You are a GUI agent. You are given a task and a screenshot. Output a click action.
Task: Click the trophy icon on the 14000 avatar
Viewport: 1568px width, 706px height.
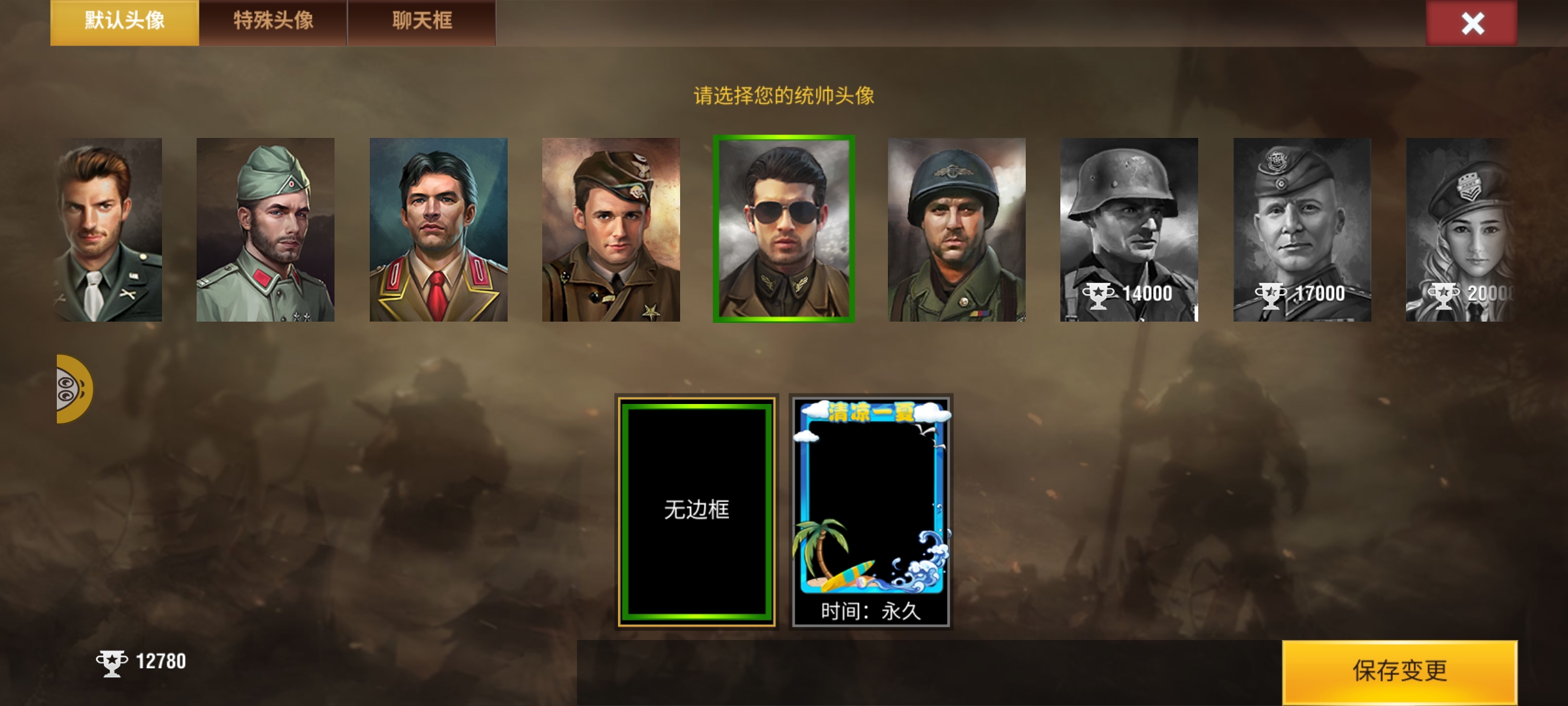point(1098,295)
